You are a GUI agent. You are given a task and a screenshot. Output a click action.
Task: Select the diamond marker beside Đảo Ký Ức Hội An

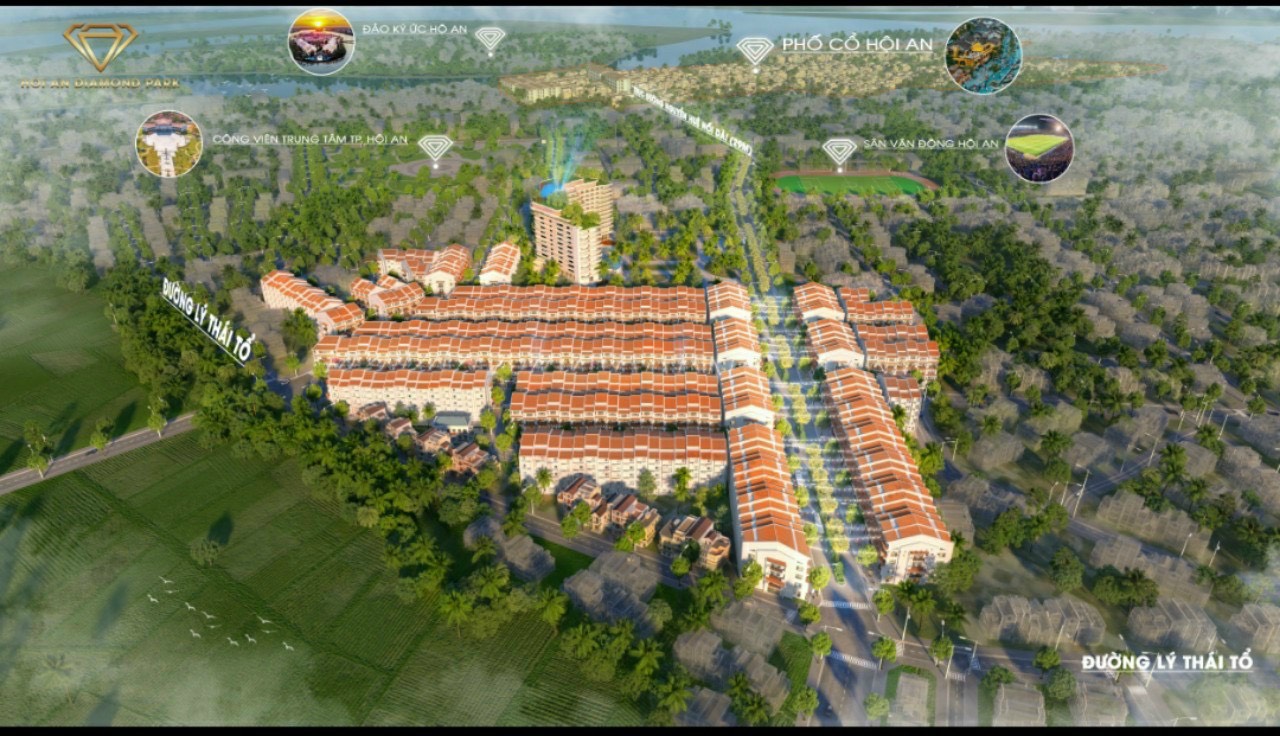tap(490, 39)
